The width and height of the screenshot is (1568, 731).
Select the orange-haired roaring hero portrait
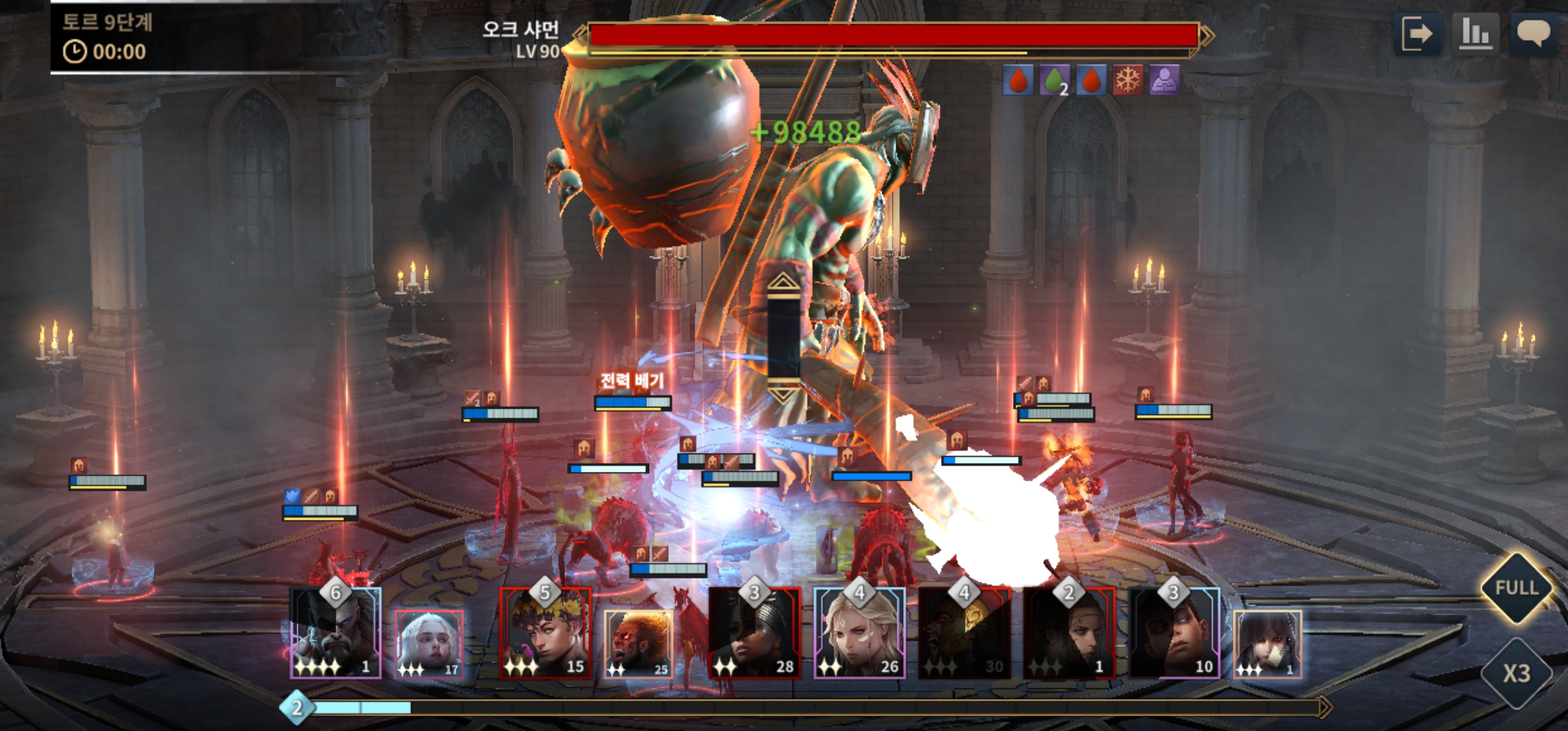click(x=638, y=644)
